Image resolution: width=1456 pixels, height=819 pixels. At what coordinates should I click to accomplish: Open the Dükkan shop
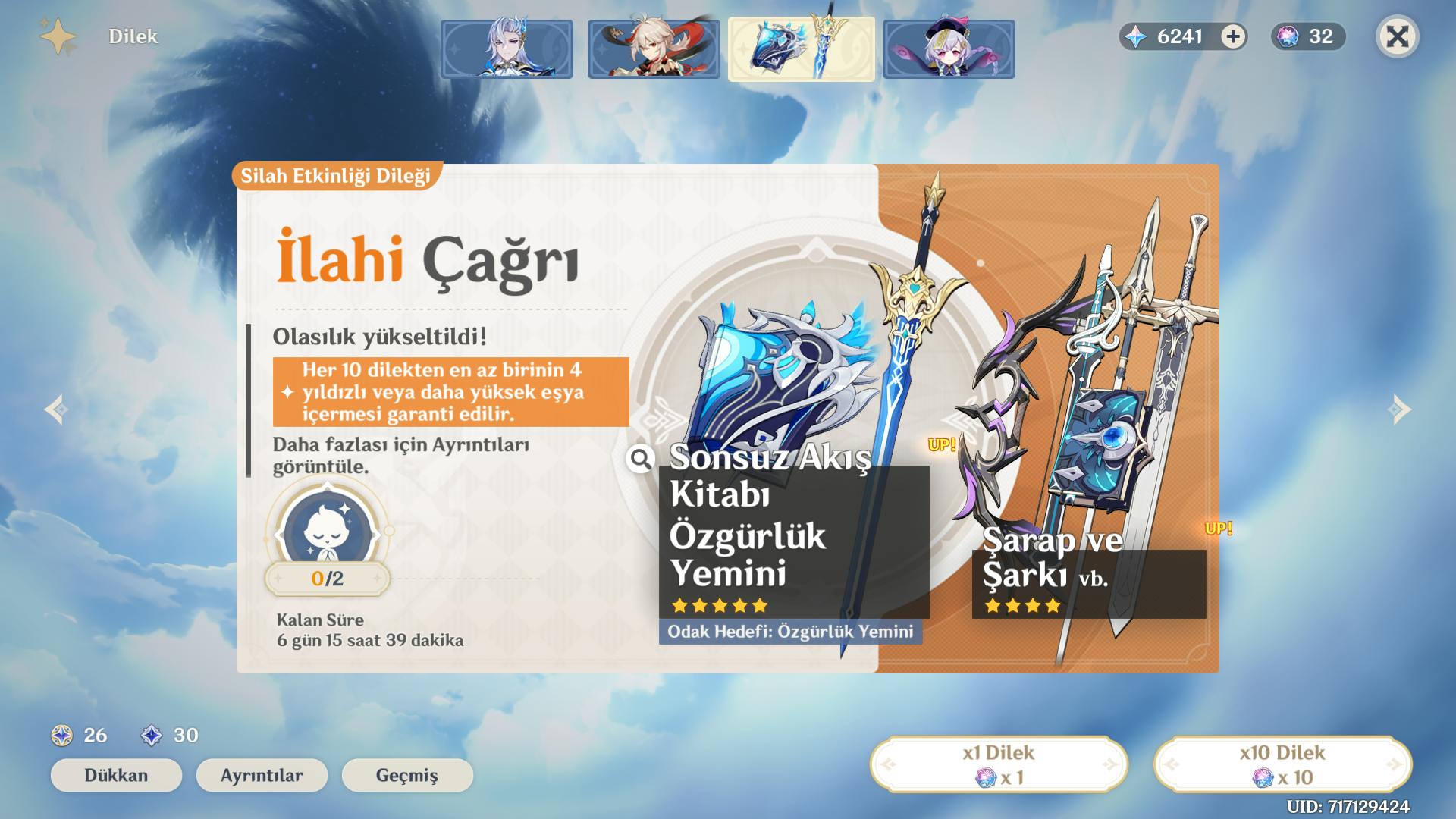pyautogui.click(x=116, y=775)
